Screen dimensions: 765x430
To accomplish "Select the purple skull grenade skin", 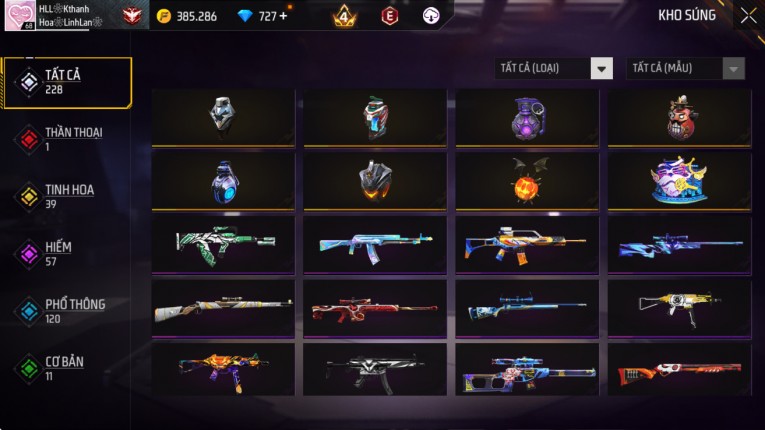I will 527,118.
